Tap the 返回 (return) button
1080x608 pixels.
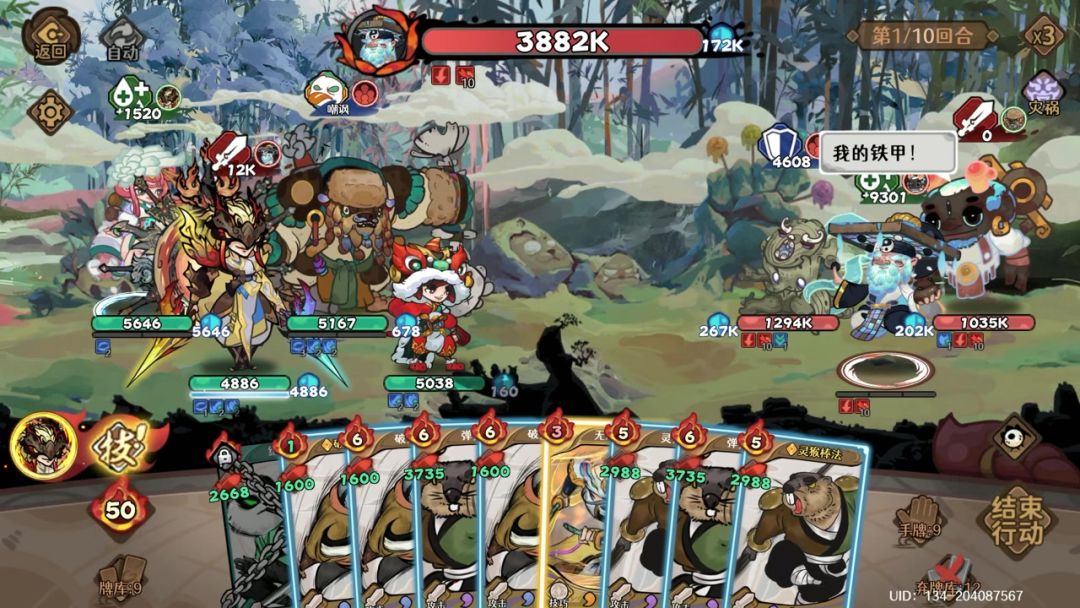[50, 37]
